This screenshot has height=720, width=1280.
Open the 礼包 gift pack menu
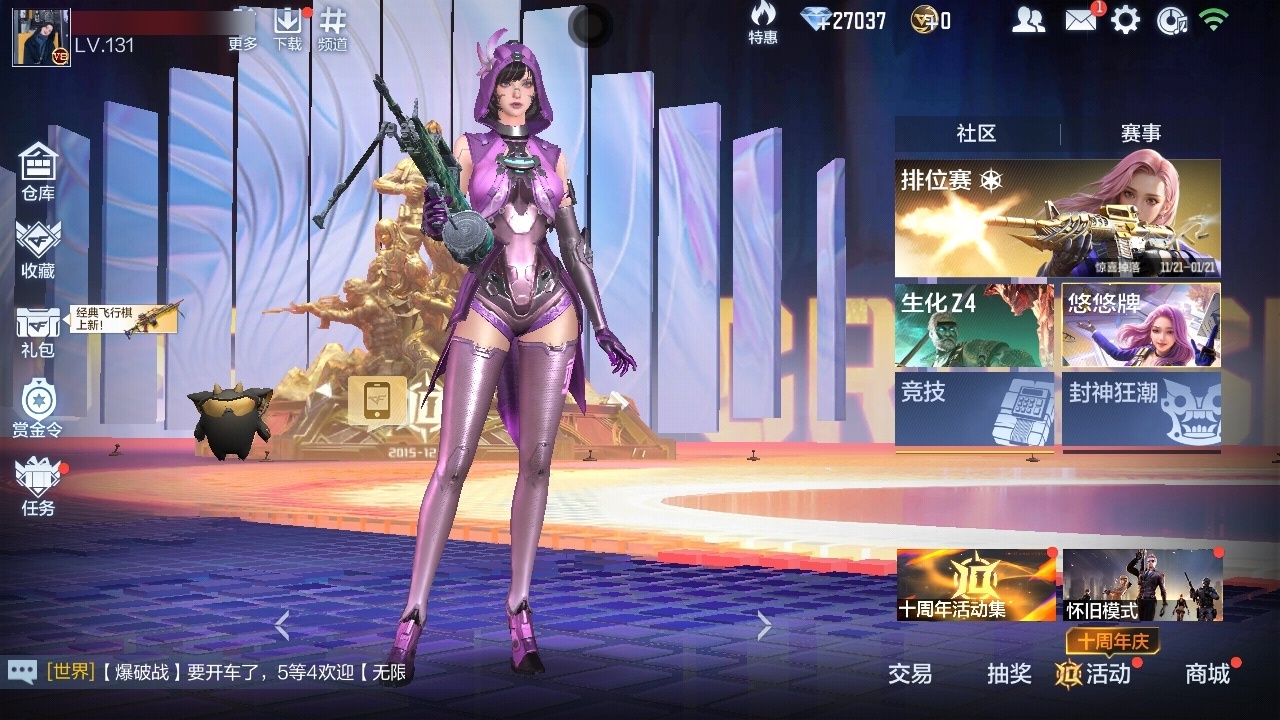pos(38,331)
